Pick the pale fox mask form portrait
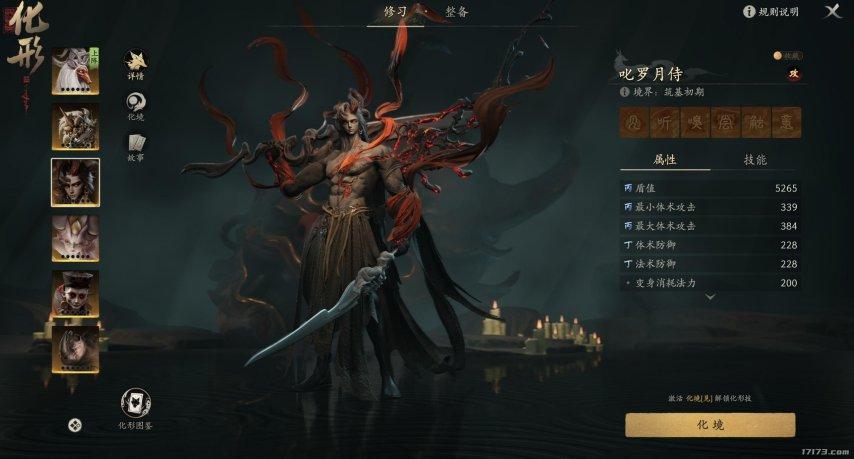This screenshot has width=854, height=459. point(75,237)
